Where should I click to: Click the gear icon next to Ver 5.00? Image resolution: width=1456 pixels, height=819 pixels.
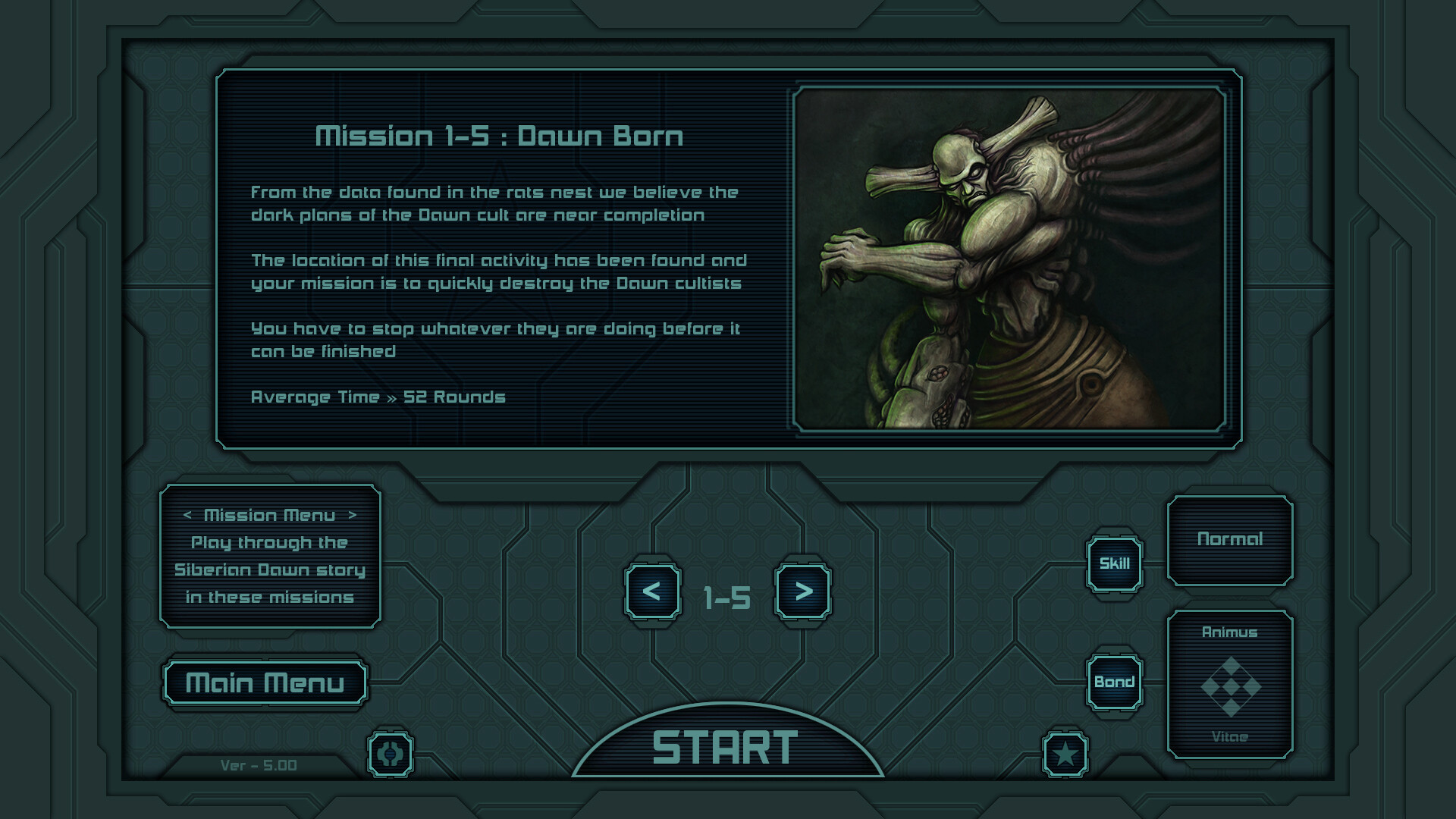coord(389,755)
